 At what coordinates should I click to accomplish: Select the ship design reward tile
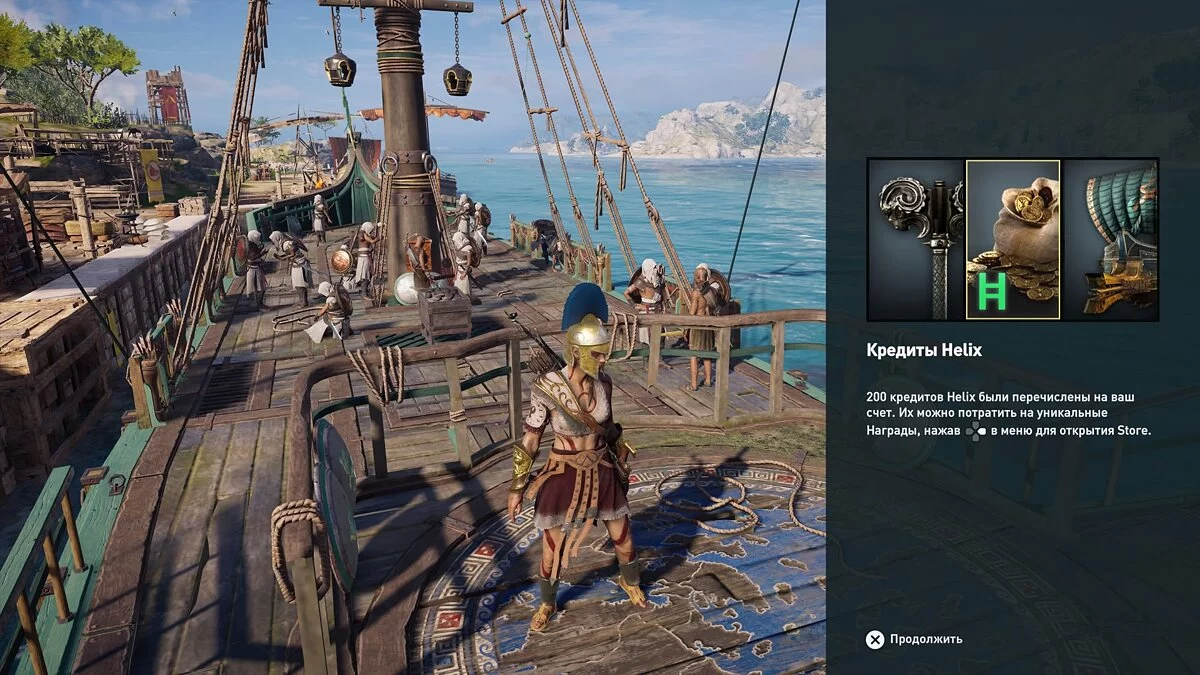[x=1109, y=239]
